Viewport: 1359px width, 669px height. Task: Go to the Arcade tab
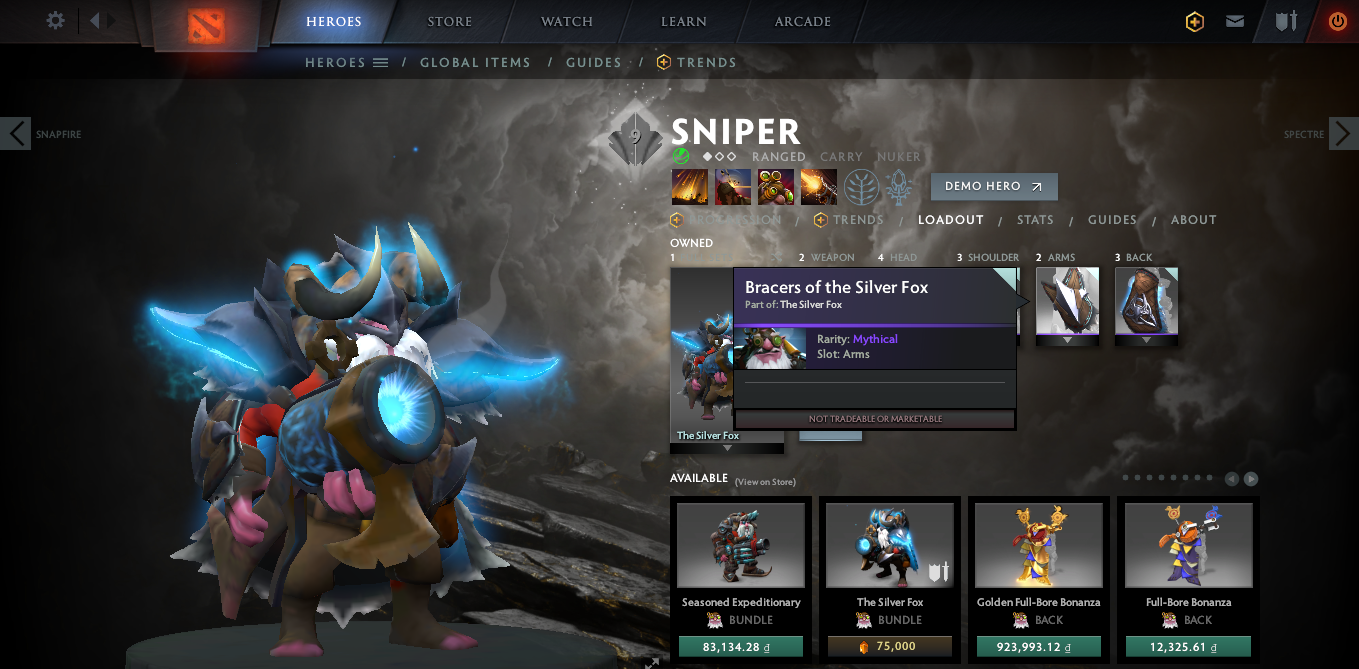[802, 22]
